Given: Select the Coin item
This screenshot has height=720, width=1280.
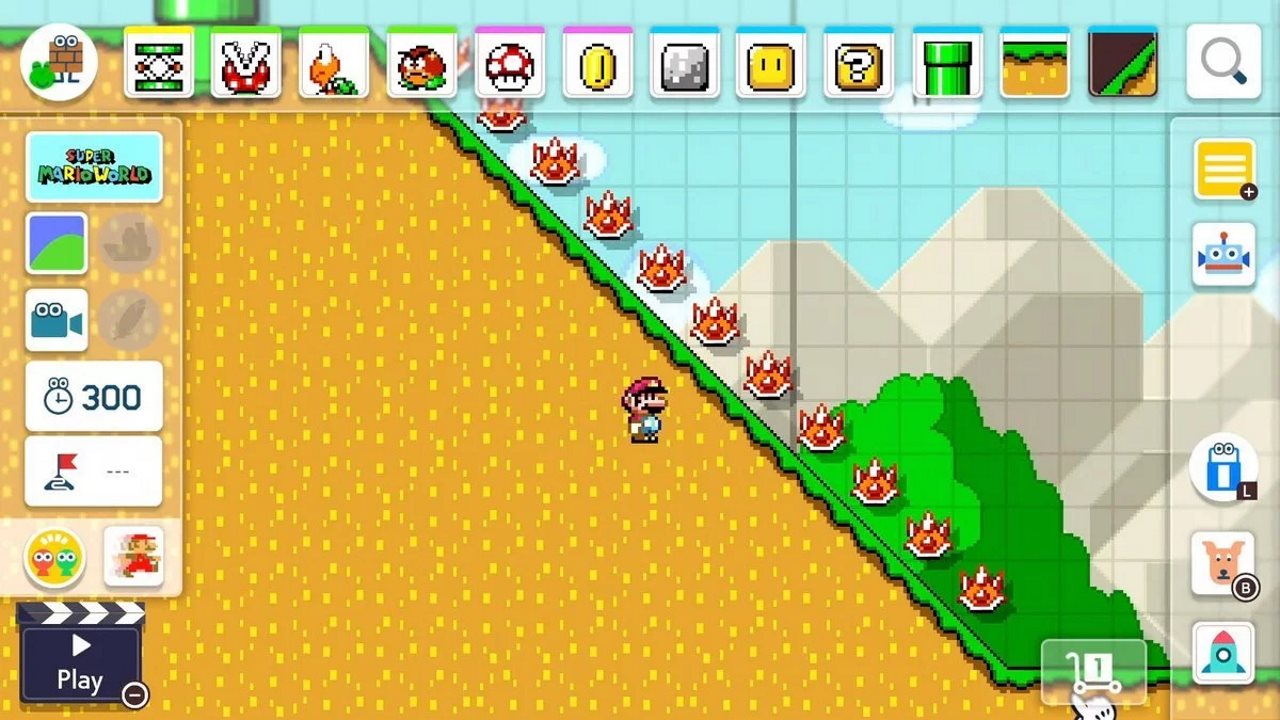Looking at the screenshot, I should pyautogui.click(x=596, y=62).
